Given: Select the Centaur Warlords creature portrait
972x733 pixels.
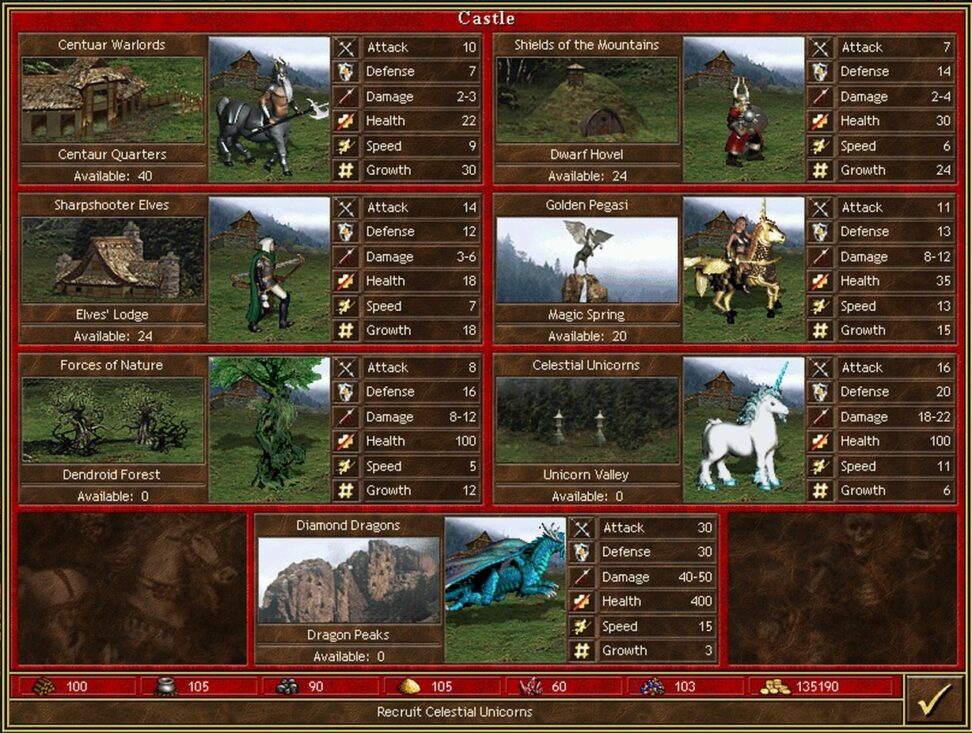Looking at the screenshot, I should tap(269, 109).
